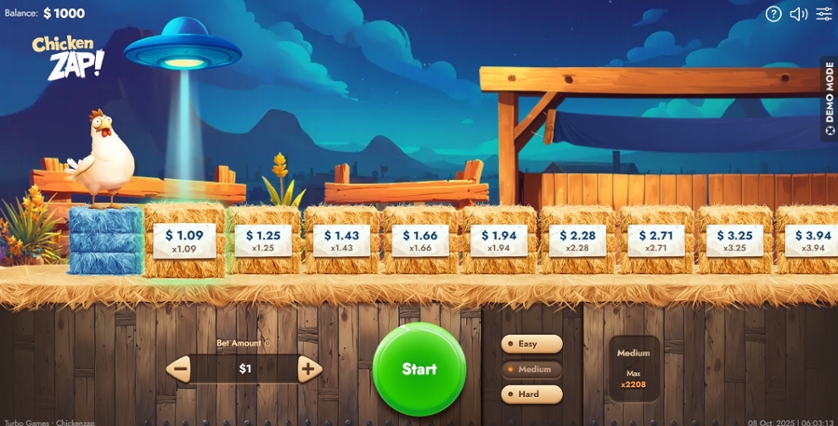This screenshot has height=426, width=838.
Task: Decrease the bet amount with minus
Action: 180,369
